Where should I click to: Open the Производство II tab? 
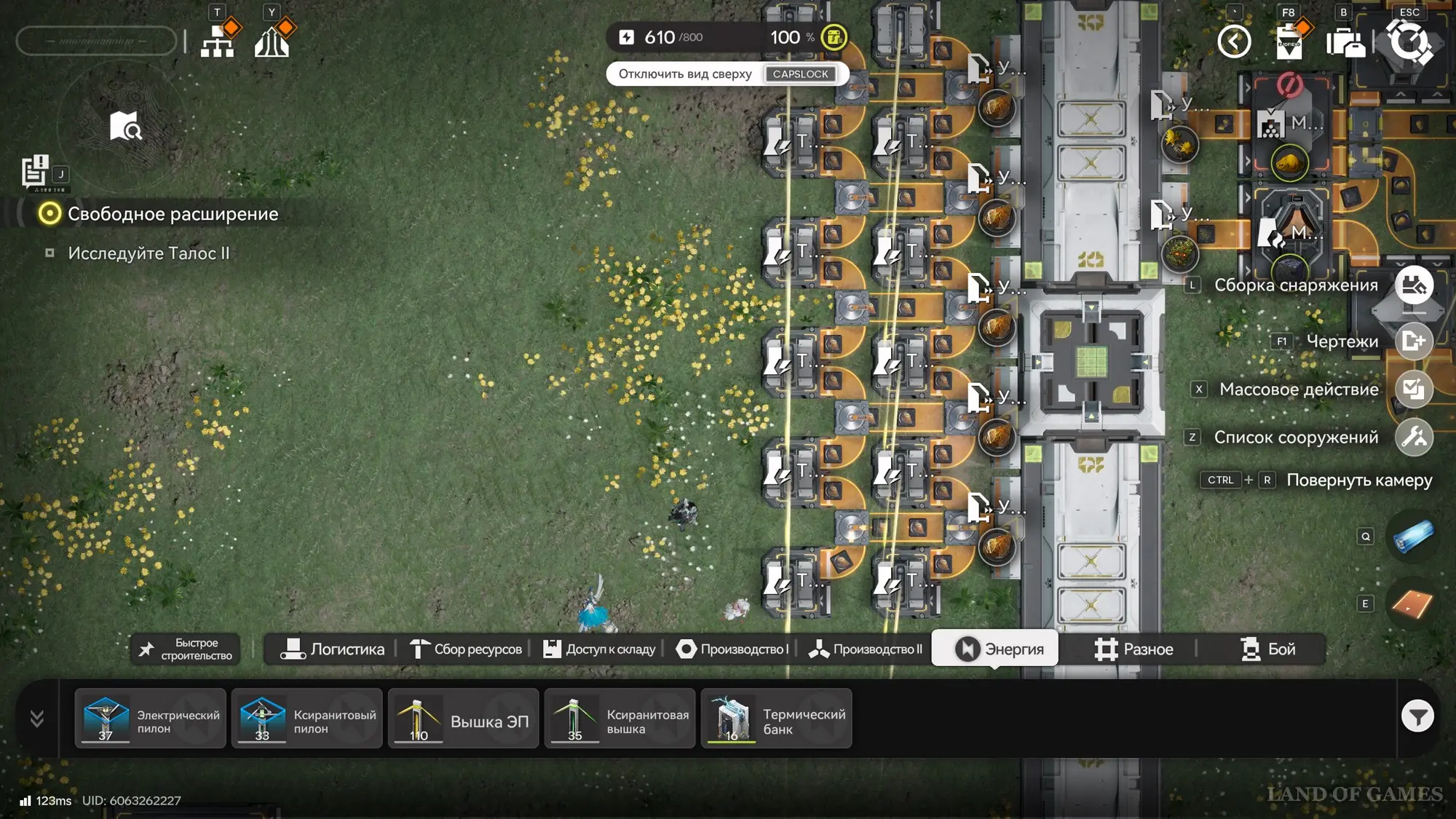866,649
